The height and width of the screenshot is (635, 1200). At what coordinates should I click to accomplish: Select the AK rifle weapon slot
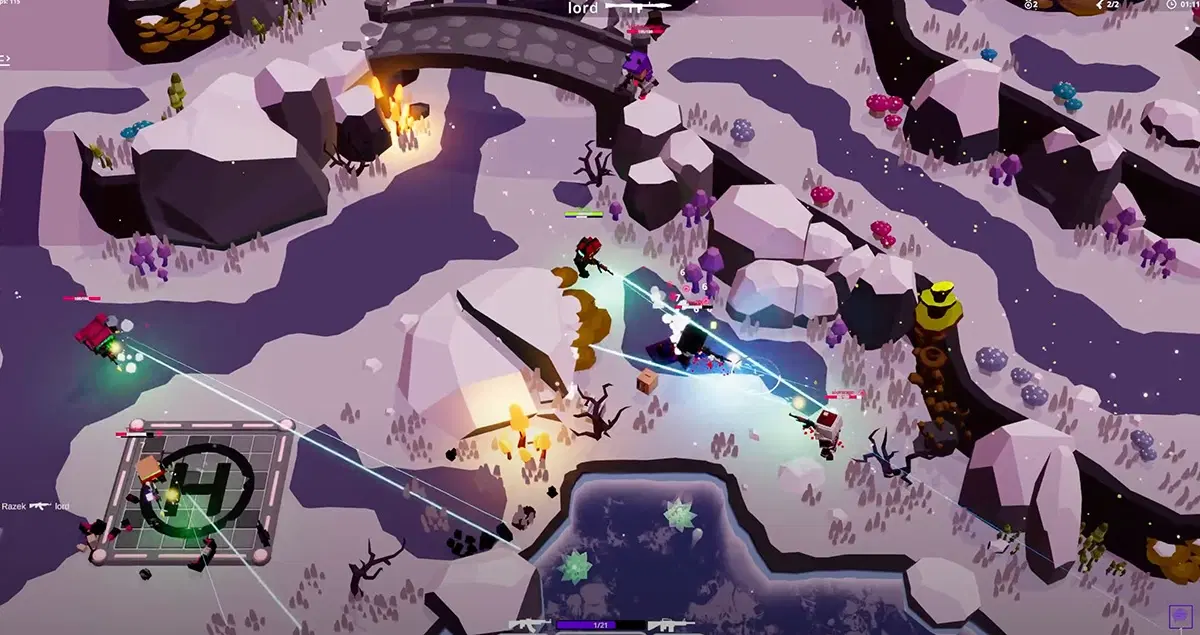click(528, 626)
